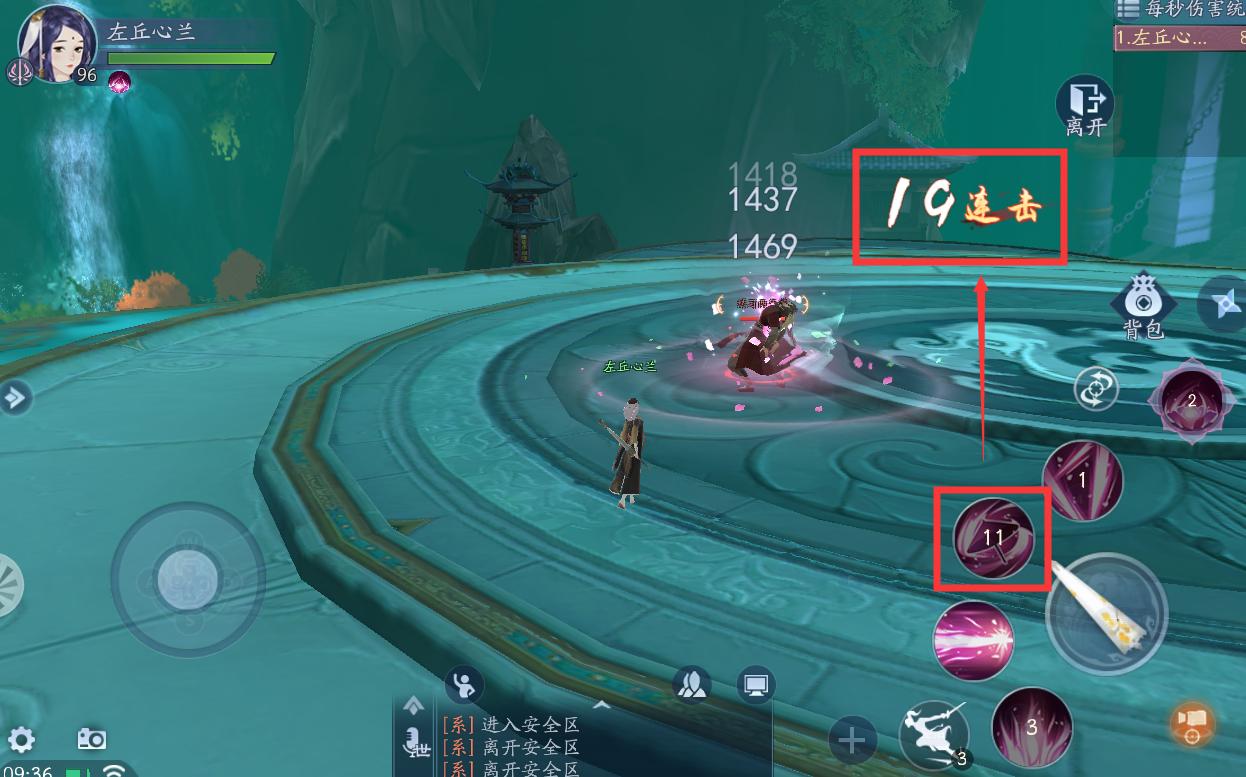
Task: Click the monitor screen icon above chat
Action: click(756, 685)
